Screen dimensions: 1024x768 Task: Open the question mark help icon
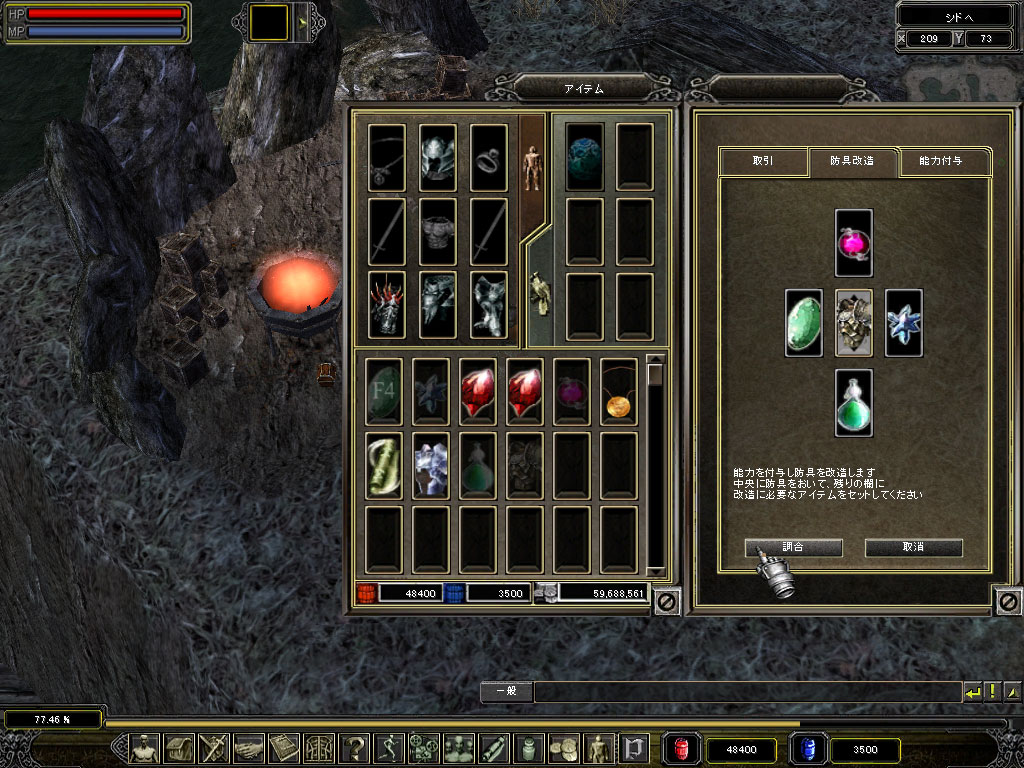[354, 748]
